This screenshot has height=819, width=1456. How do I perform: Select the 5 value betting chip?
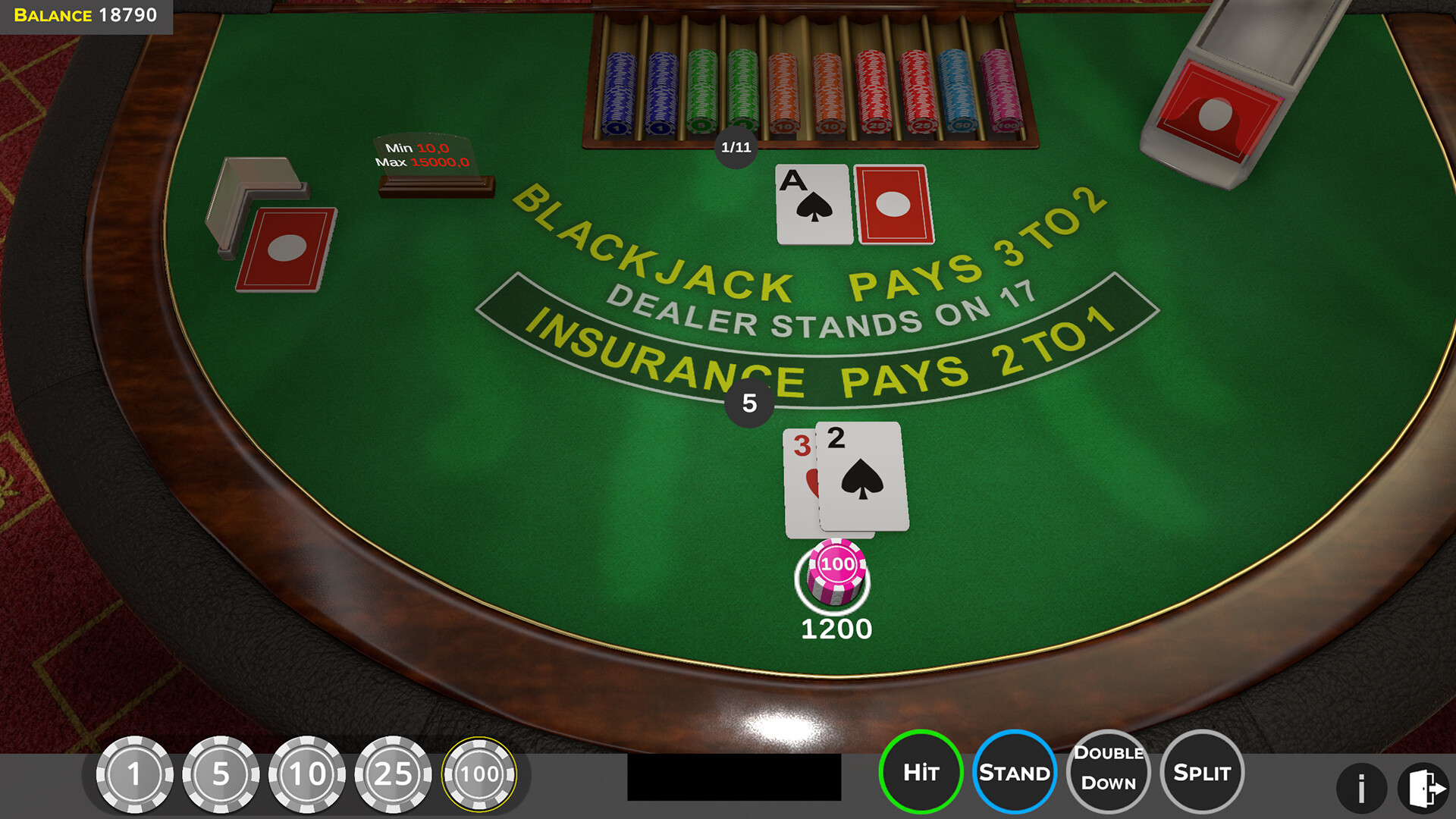tap(221, 775)
